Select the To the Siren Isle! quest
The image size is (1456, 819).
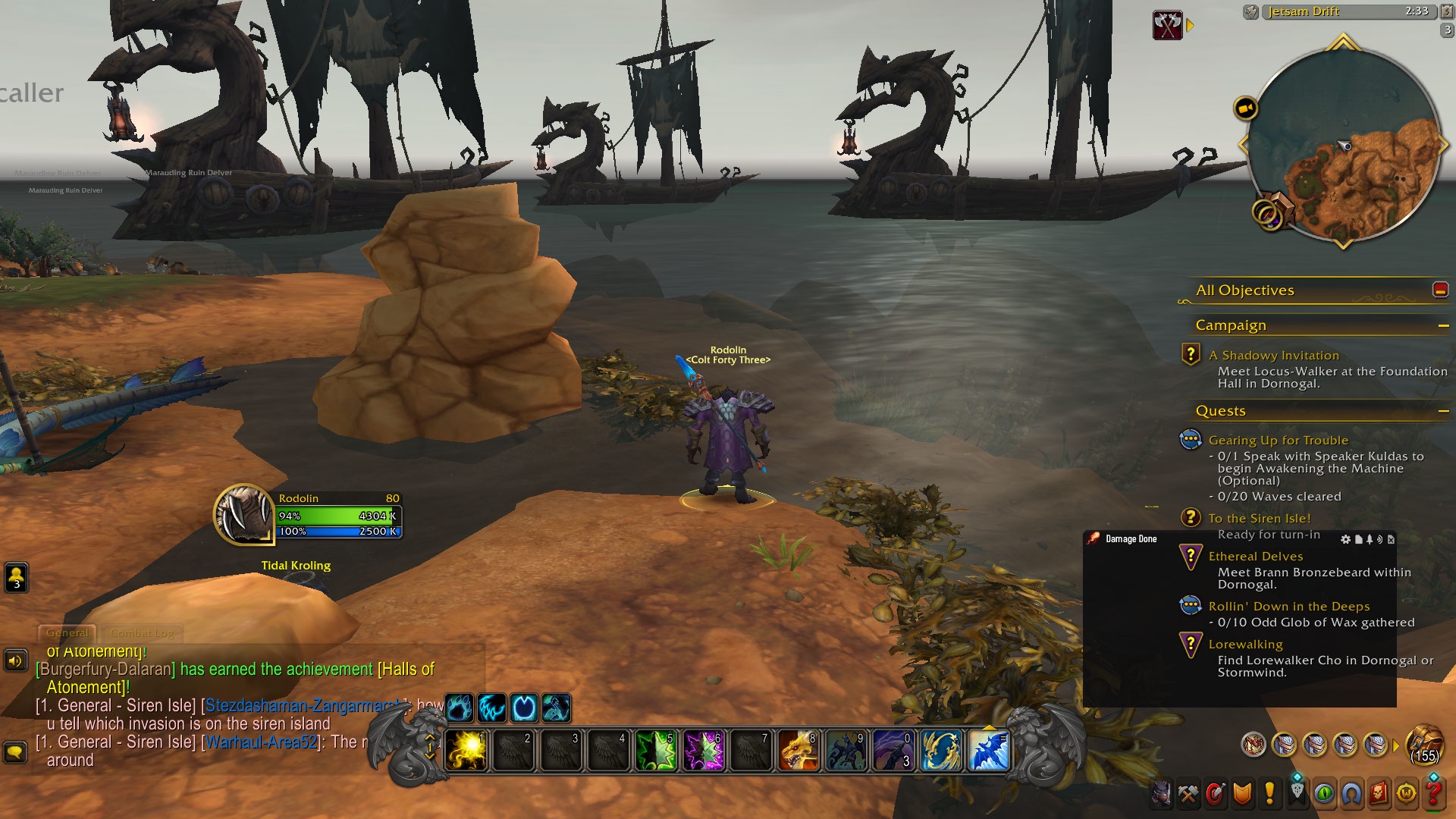click(x=1259, y=519)
